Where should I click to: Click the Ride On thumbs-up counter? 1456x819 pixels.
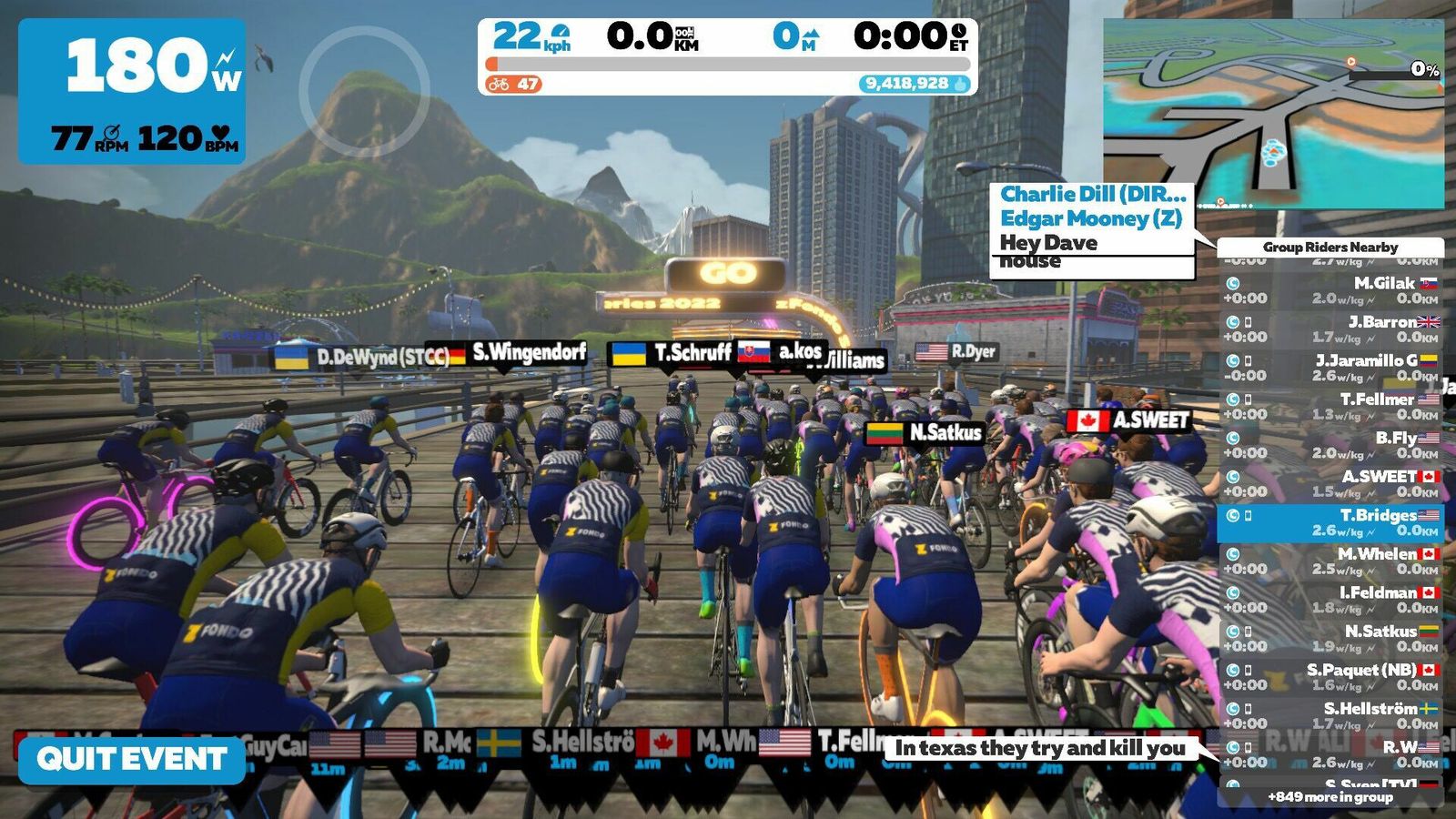coord(914,84)
